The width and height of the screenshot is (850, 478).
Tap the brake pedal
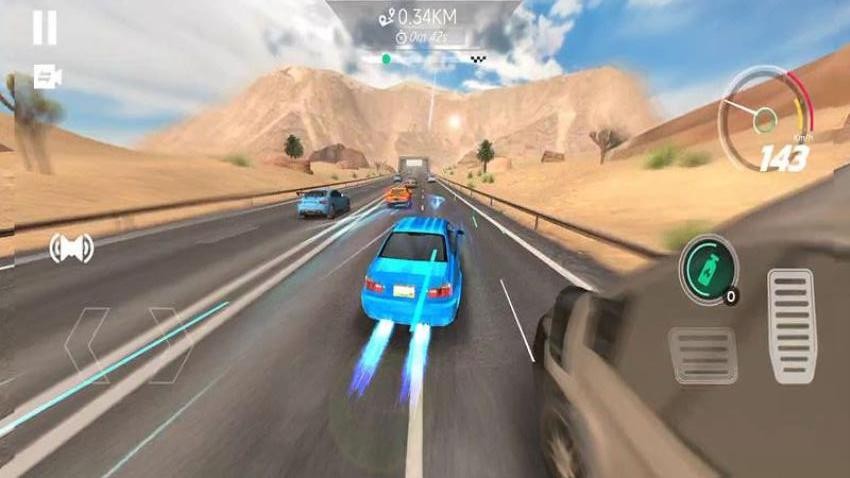703,354
